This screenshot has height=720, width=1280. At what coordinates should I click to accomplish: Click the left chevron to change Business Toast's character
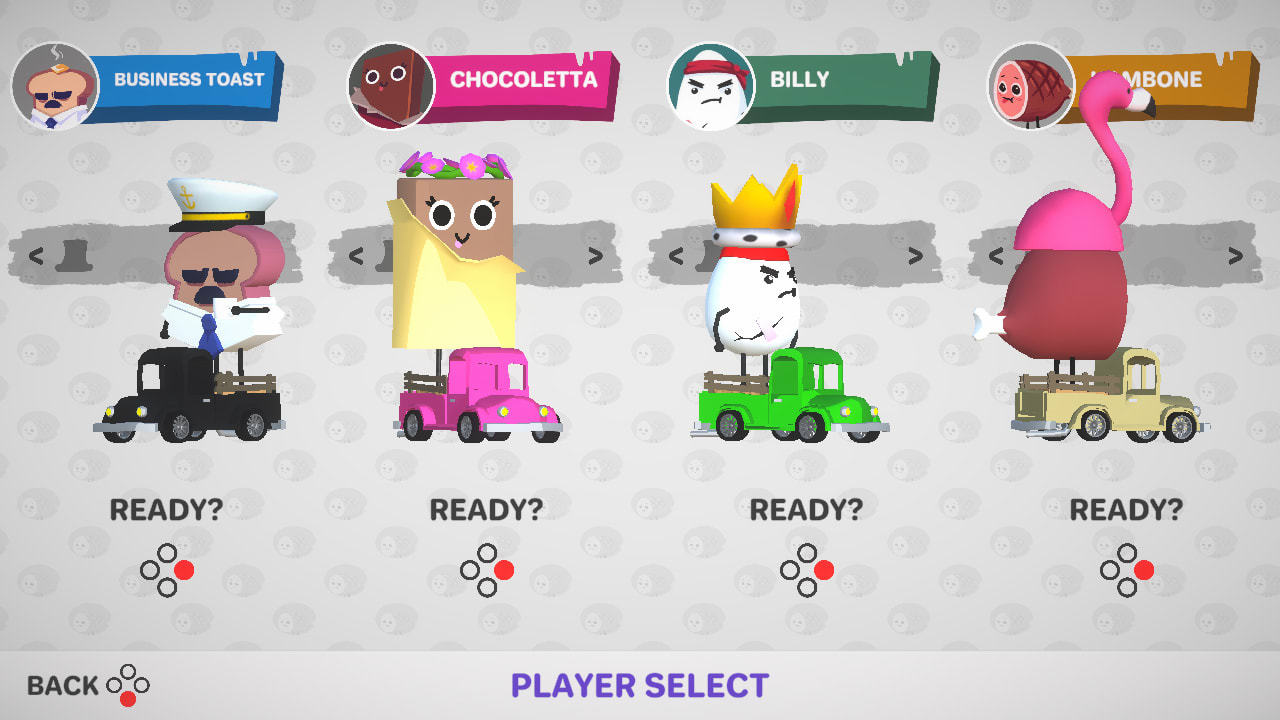tap(37, 257)
